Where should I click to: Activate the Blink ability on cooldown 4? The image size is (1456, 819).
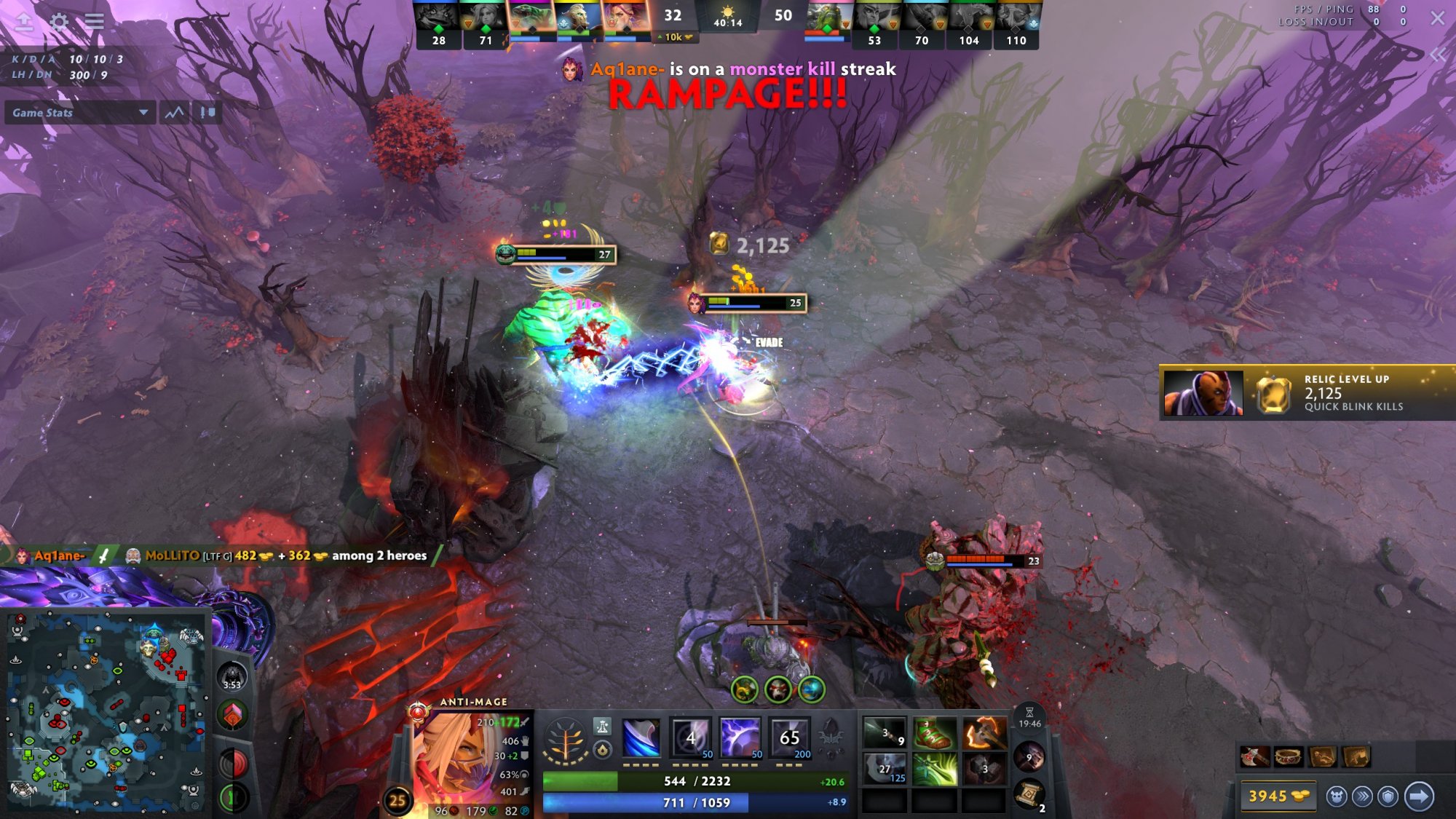pyautogui.click(x=690, y=738)
